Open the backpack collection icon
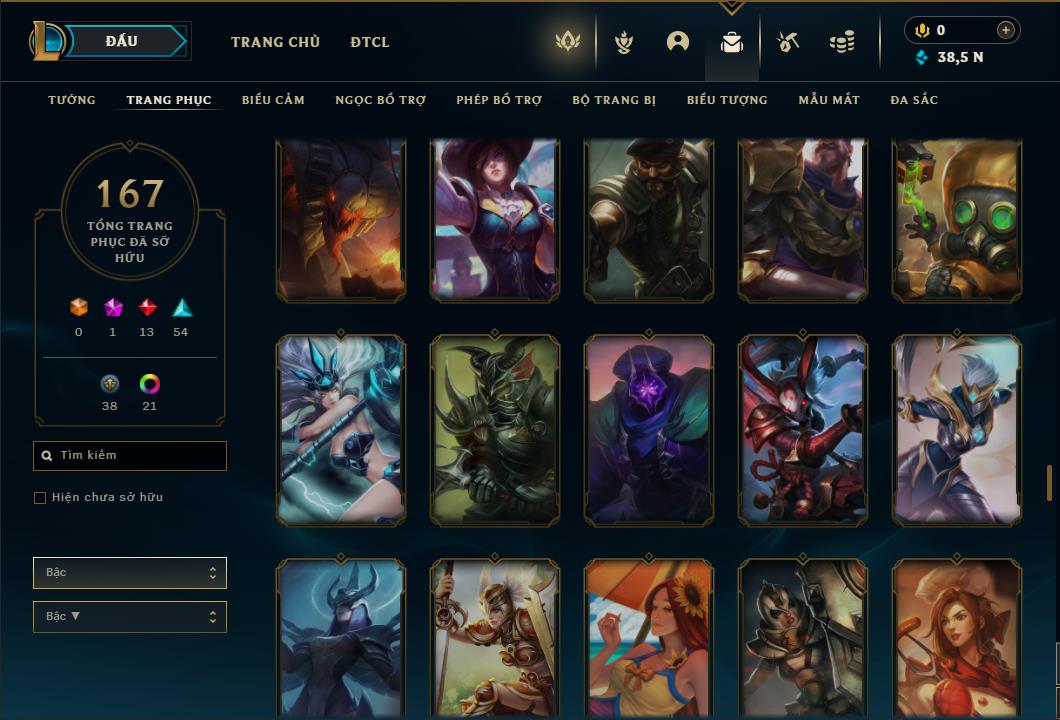This screenshot has width=1060, height=720. point(732,42)
